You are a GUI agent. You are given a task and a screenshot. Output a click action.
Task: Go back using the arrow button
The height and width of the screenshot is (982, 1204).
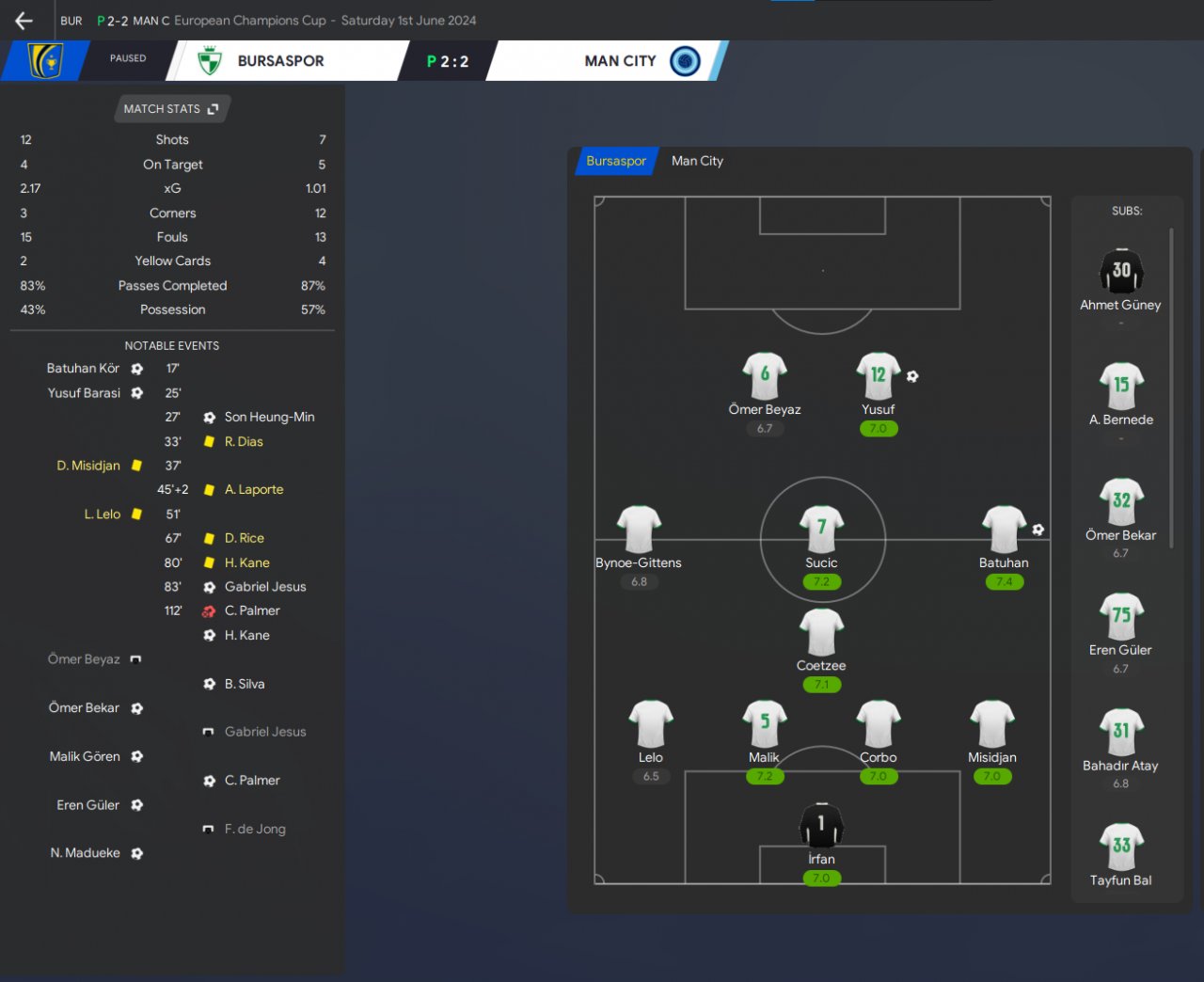click(24, 21)
